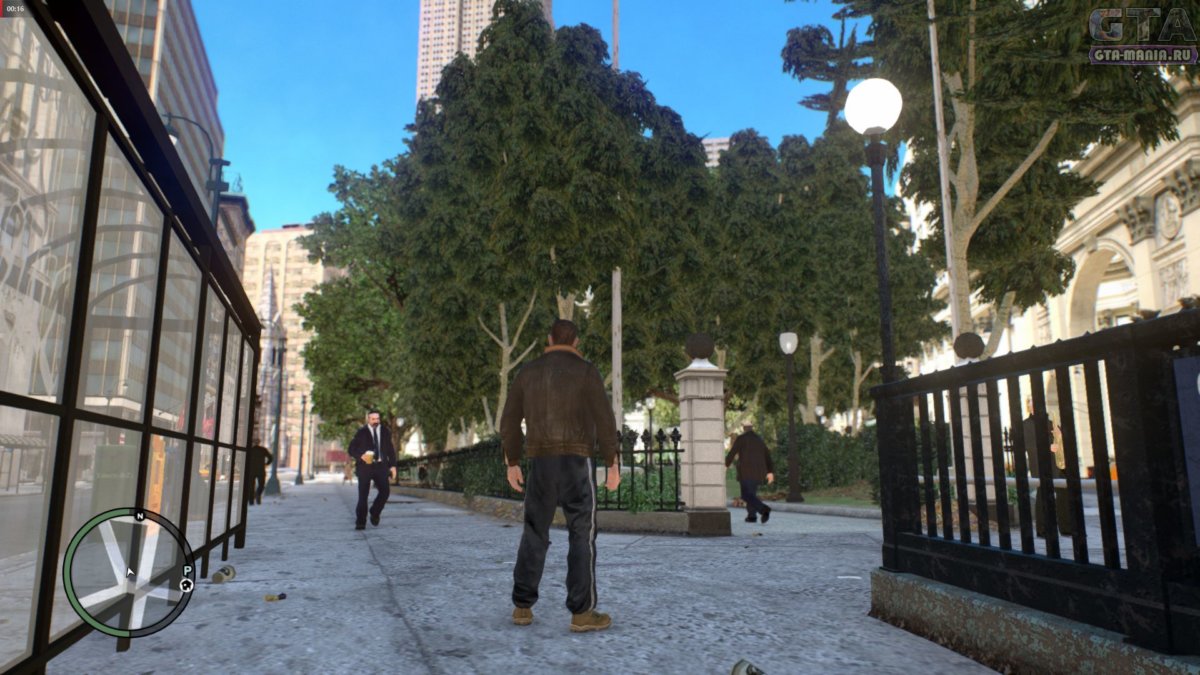1200x675 pixels.
Task: Open the gta-mania.ru watermark link
Action: tap(1142, 55)
